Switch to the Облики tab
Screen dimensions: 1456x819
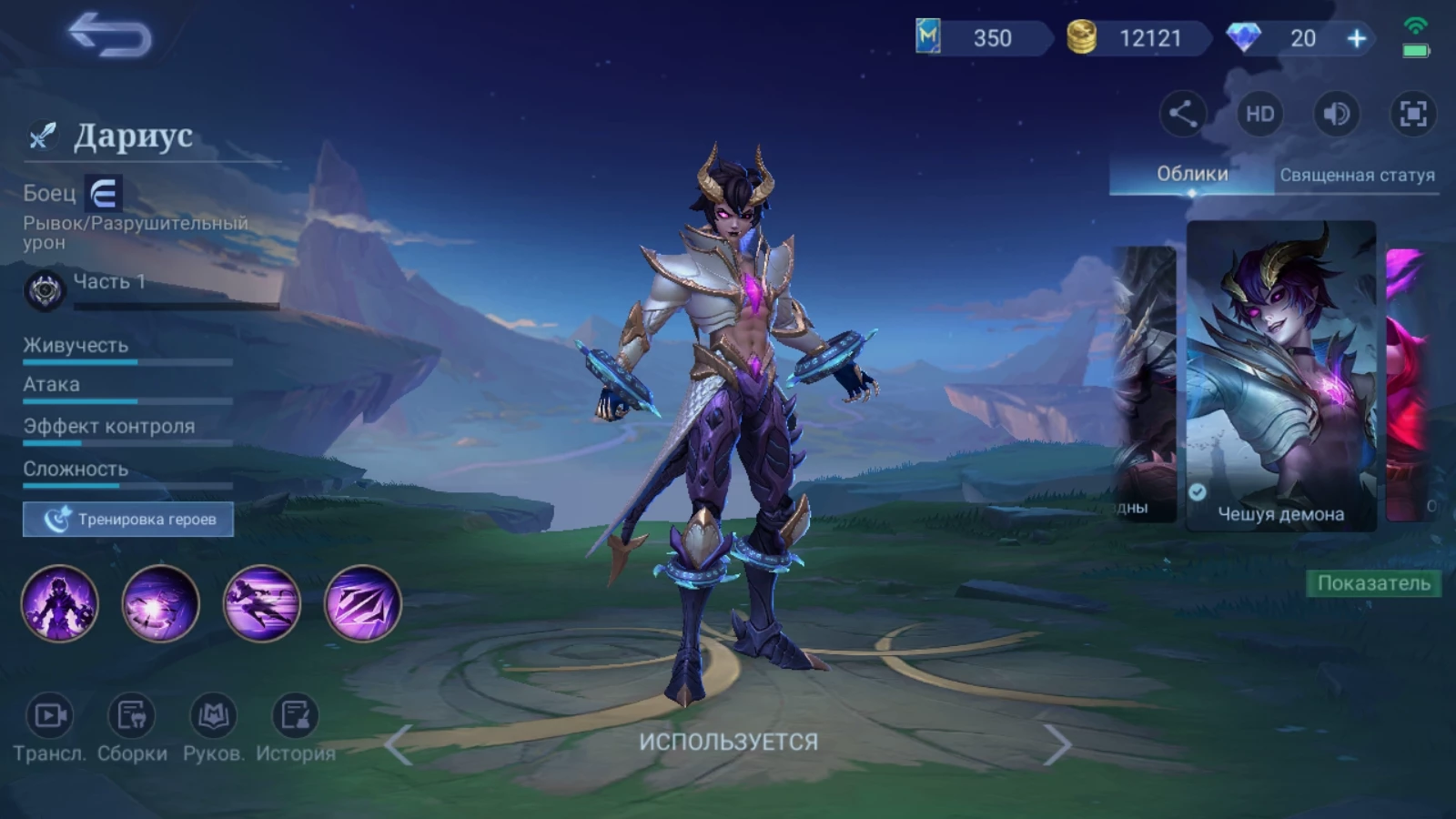coord(1191,174)
